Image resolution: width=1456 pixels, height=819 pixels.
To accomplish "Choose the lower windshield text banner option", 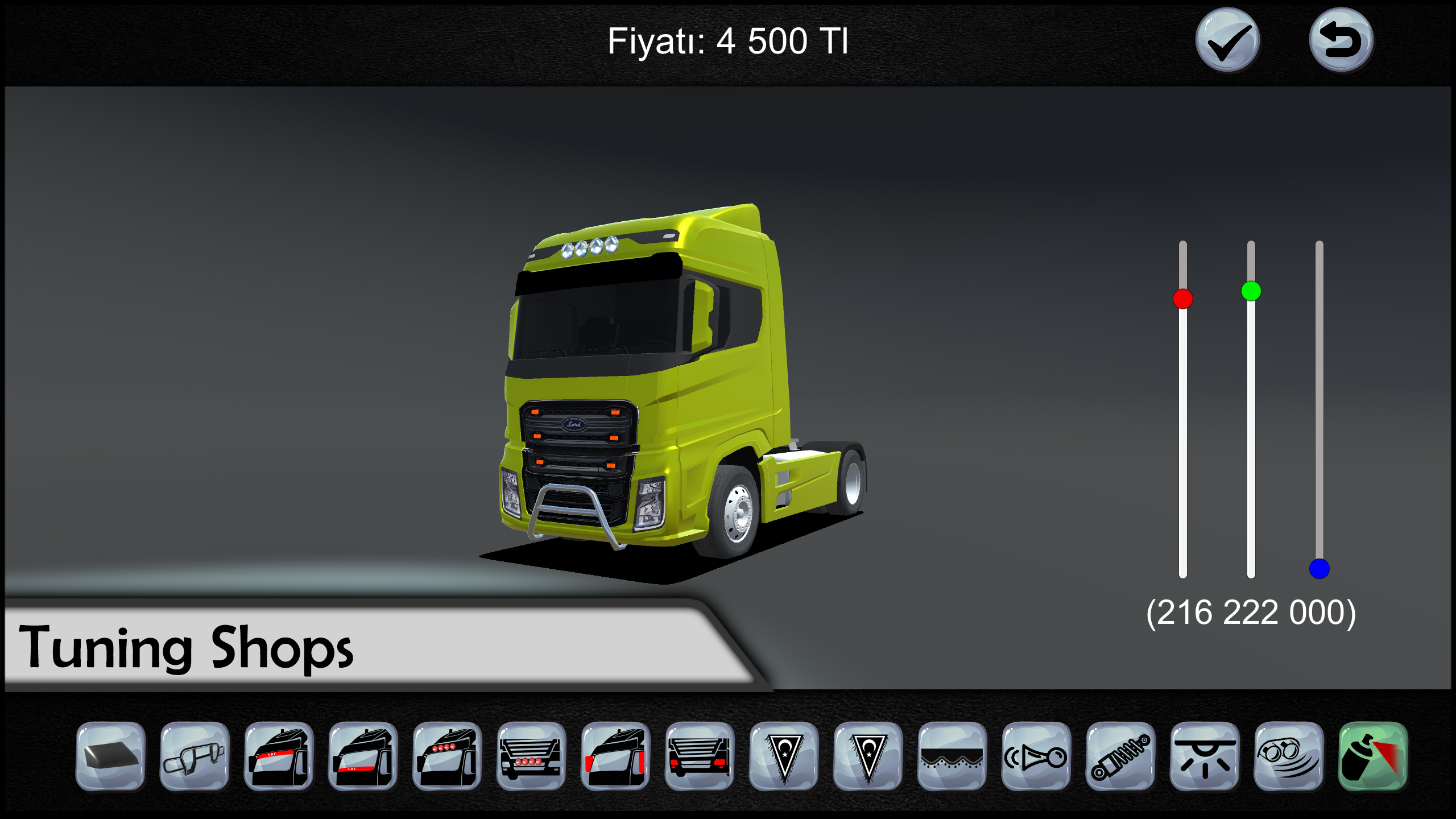I will pyautogui.click(x=363, y=756).
